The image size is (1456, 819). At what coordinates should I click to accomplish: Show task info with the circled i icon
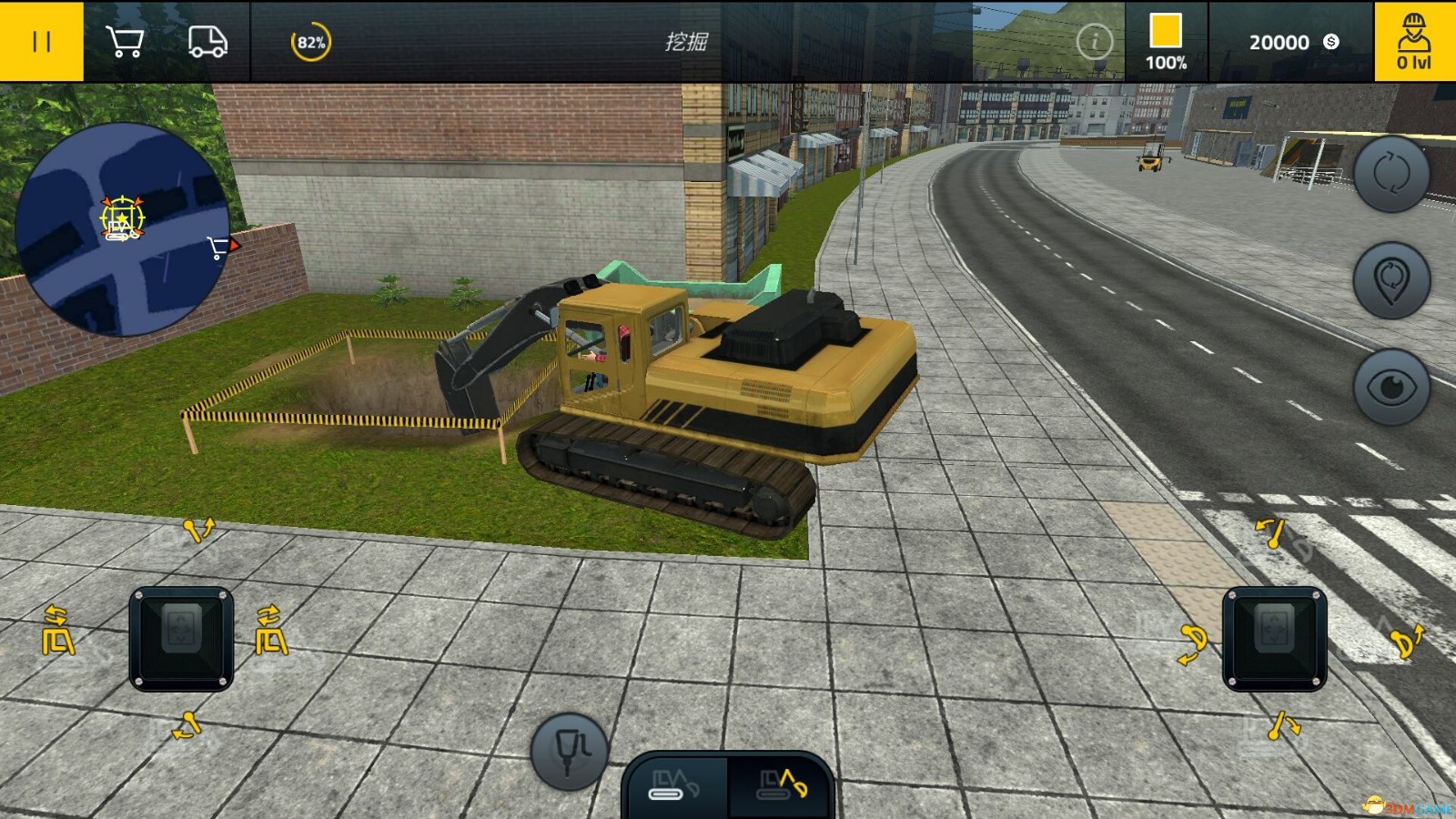[1094, 42]
